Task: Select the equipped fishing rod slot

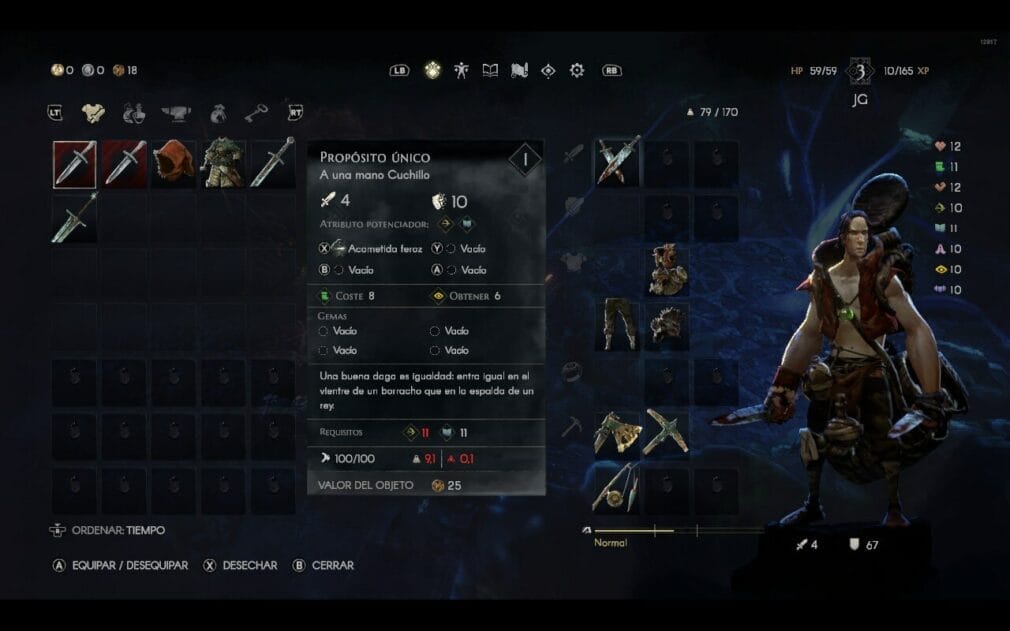Action: (x=618, y=488)
